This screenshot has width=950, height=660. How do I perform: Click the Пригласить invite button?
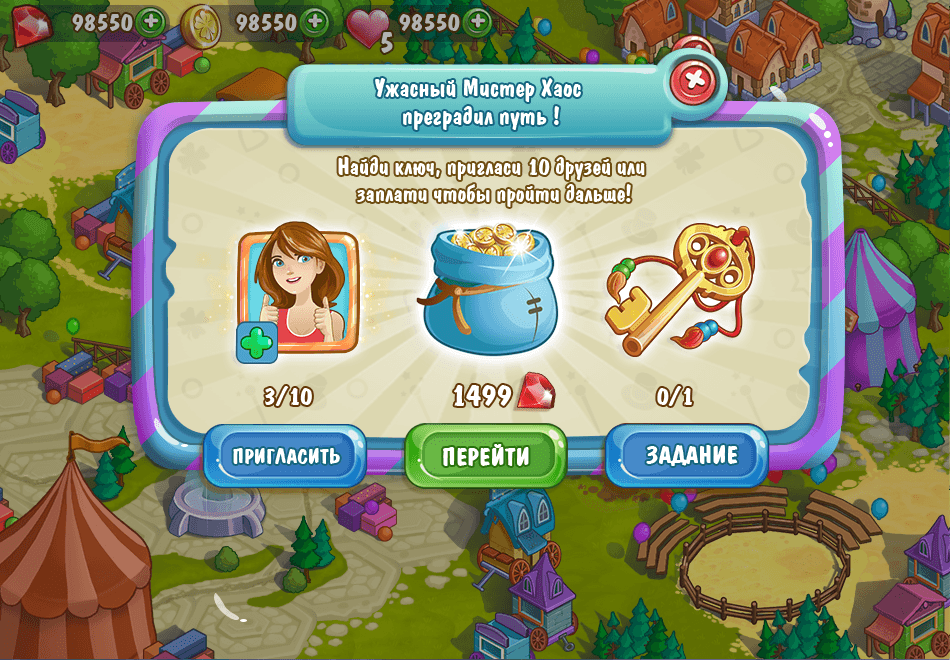(x=286, y=456)
